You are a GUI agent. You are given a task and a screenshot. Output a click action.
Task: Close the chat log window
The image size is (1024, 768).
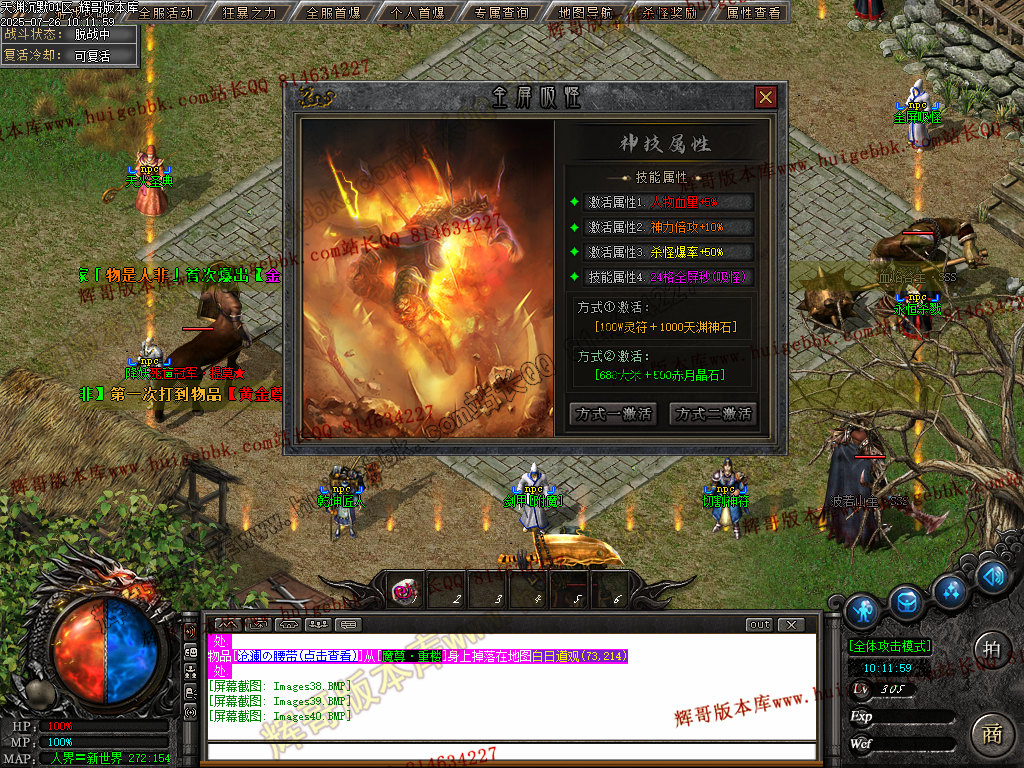pyautogui.click(x=790, y=625)
